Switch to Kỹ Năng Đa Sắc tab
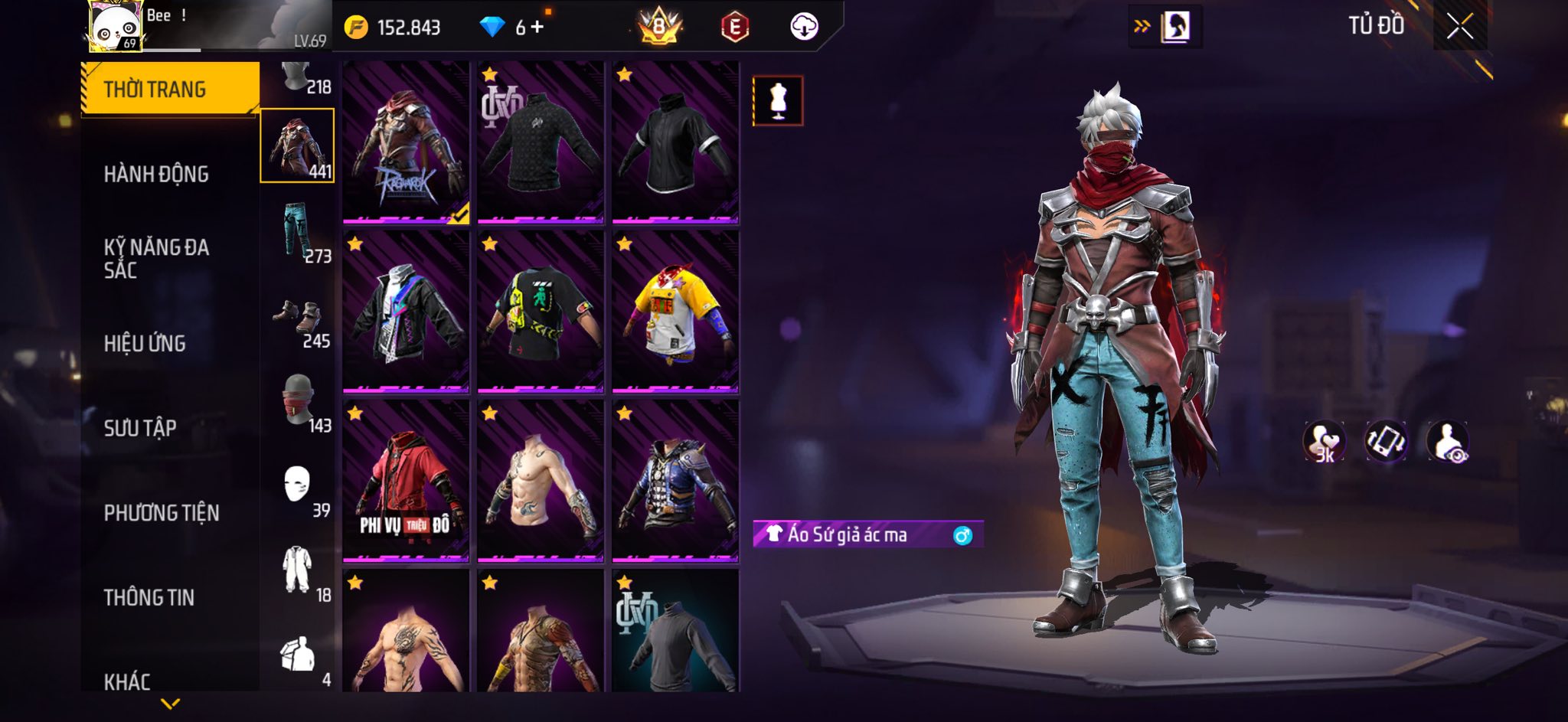Image resolution: width=1568 pixels, height=722 pixels. (x=156, y=259)
